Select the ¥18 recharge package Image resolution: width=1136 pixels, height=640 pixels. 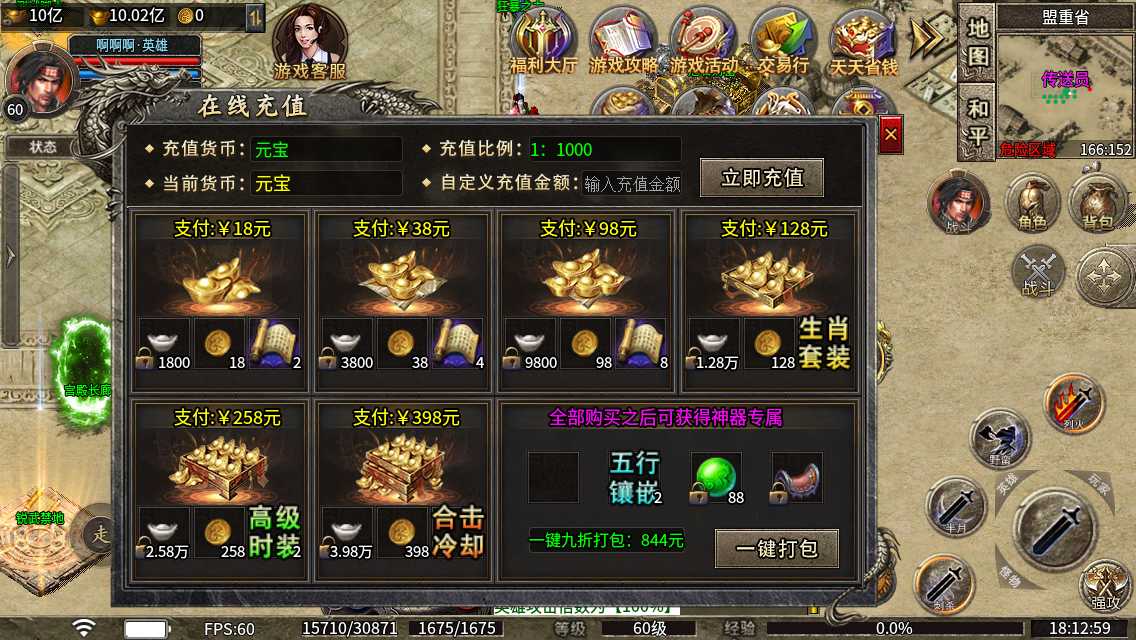(x=220, y=302)
